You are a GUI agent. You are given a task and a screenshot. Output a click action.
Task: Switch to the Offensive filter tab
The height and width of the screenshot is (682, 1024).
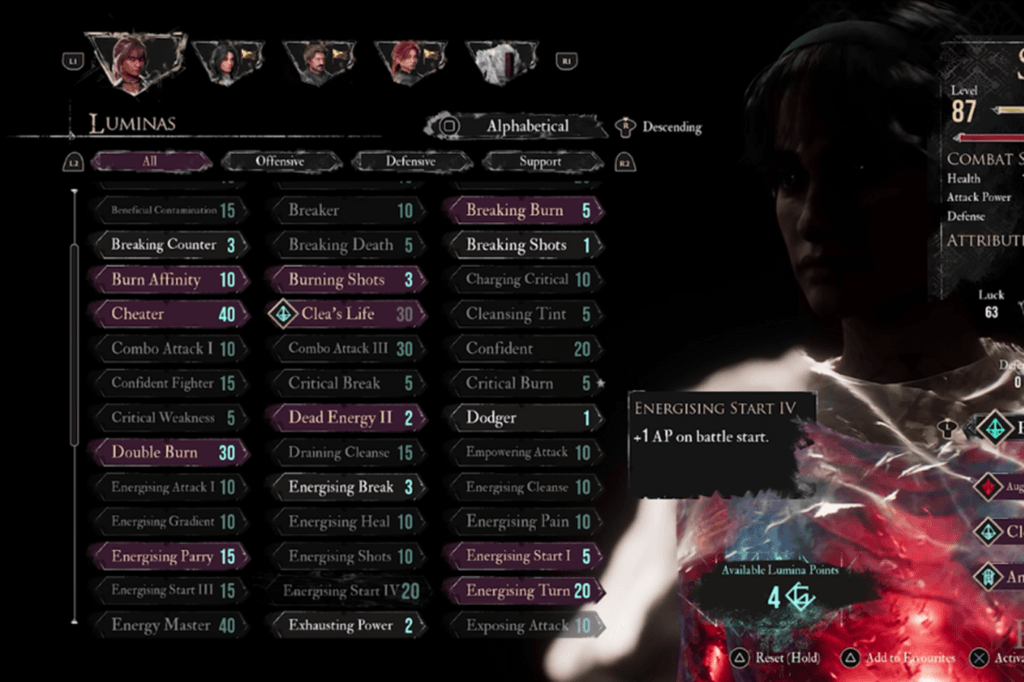click(x=281, y=161)
